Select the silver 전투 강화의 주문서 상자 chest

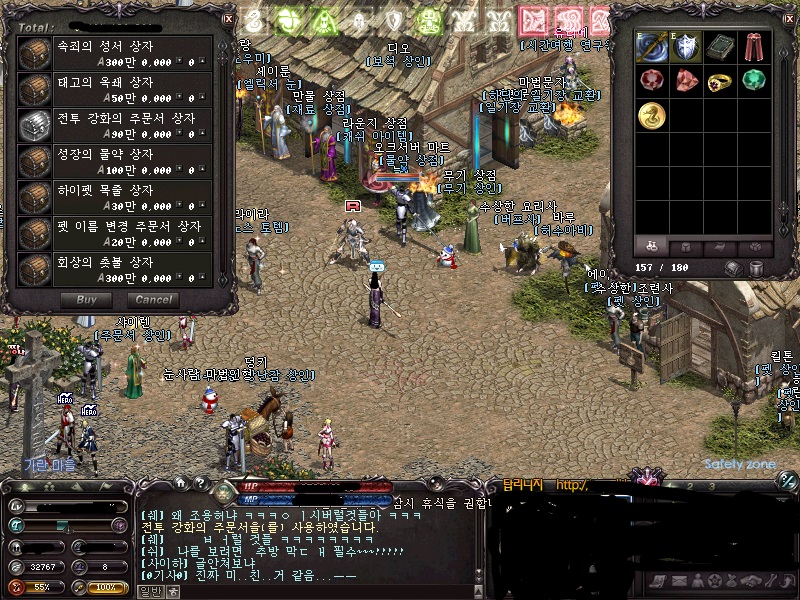pyautogui.click(x=35, y=127)
